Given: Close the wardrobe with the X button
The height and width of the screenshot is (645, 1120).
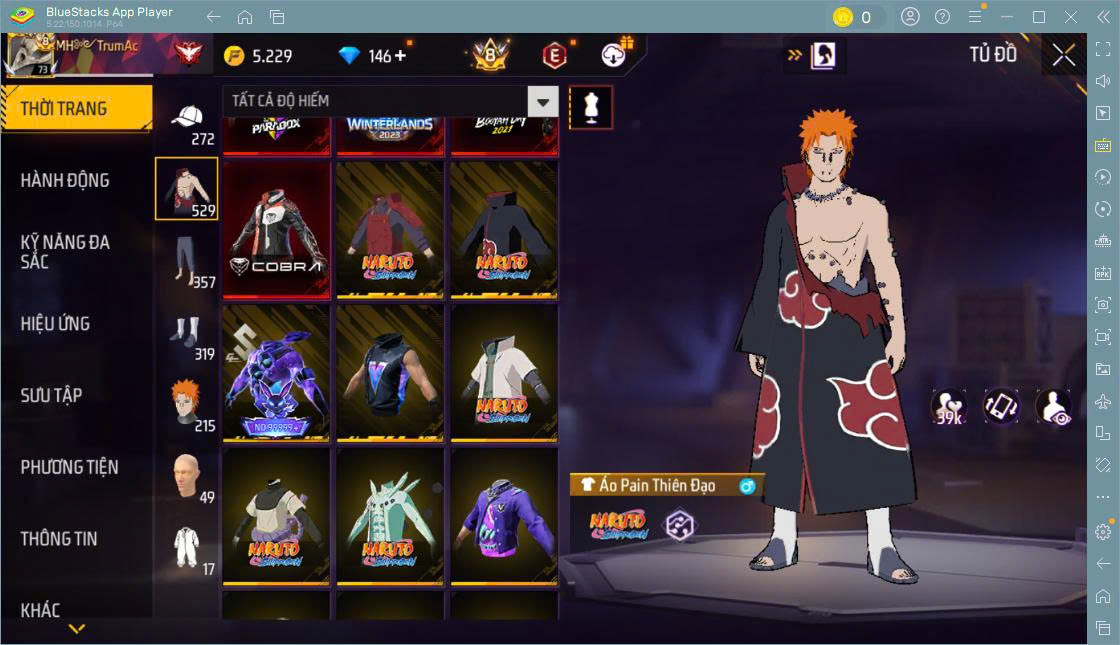Looking at the screenshot, I should (x=1063, y=55).
